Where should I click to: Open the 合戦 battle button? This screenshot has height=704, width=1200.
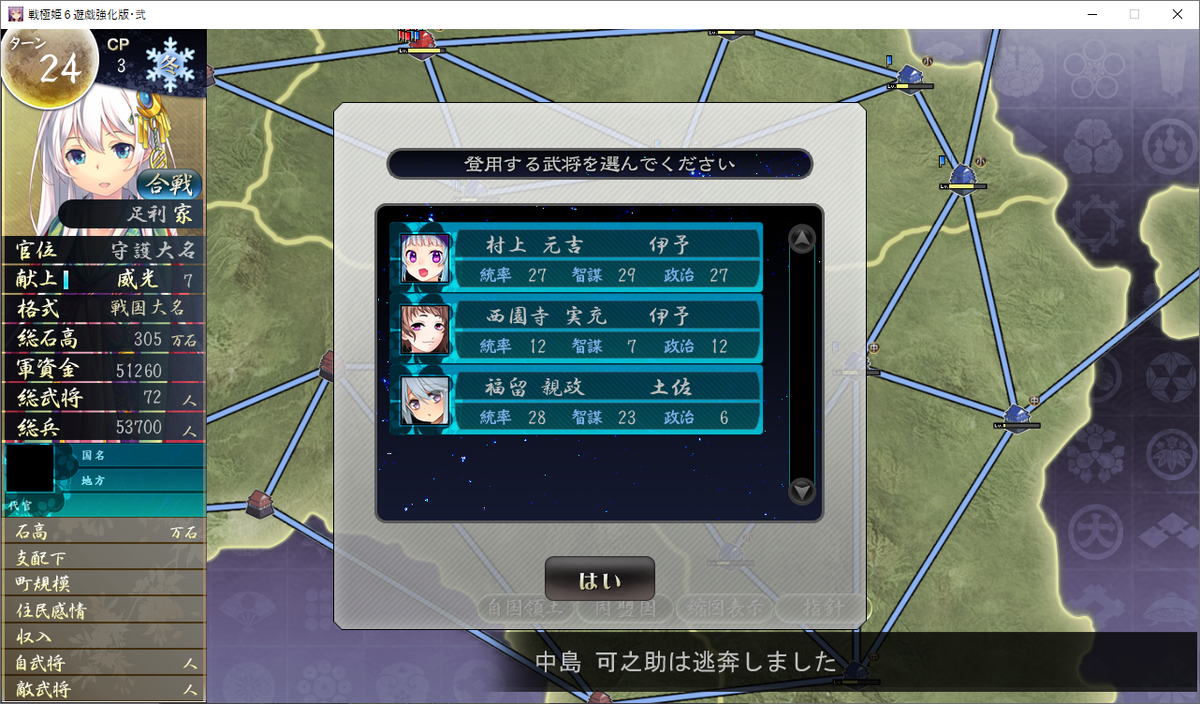(x=169, y=184)
